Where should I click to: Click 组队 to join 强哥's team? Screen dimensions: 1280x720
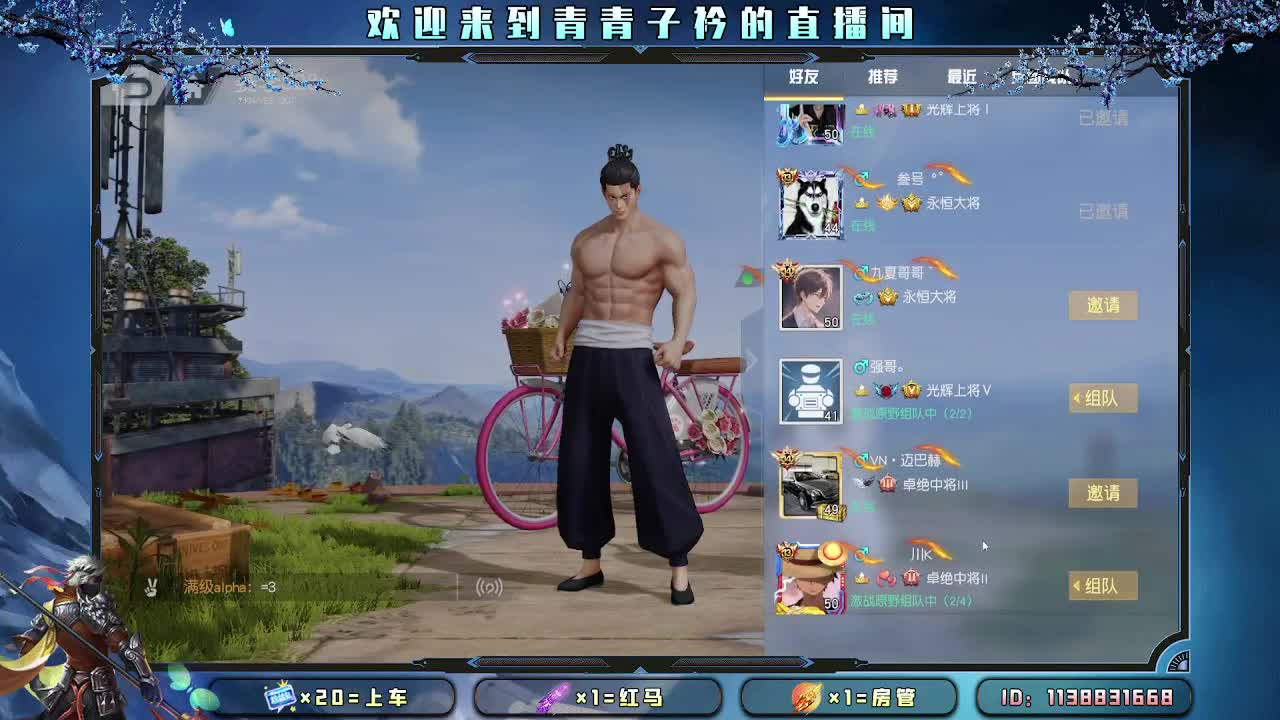[x=1103, y=398]
